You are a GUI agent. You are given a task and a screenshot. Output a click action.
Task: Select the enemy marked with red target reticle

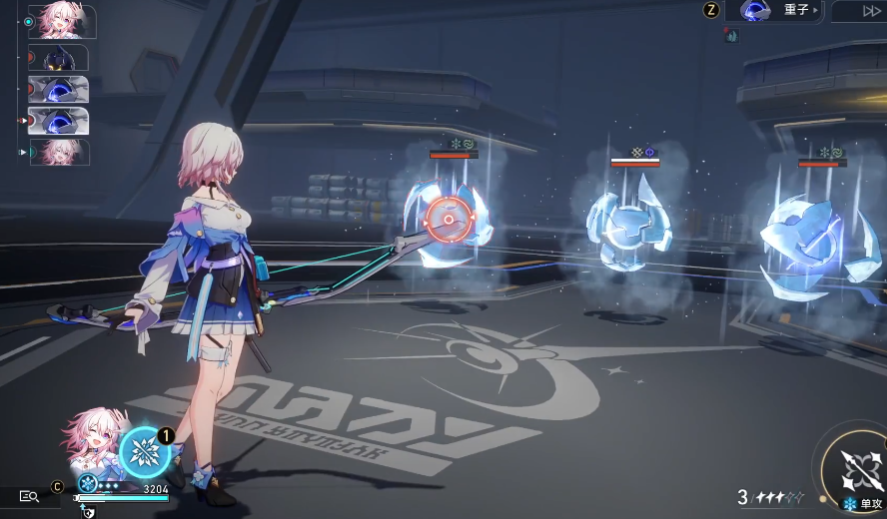[449, 219]
